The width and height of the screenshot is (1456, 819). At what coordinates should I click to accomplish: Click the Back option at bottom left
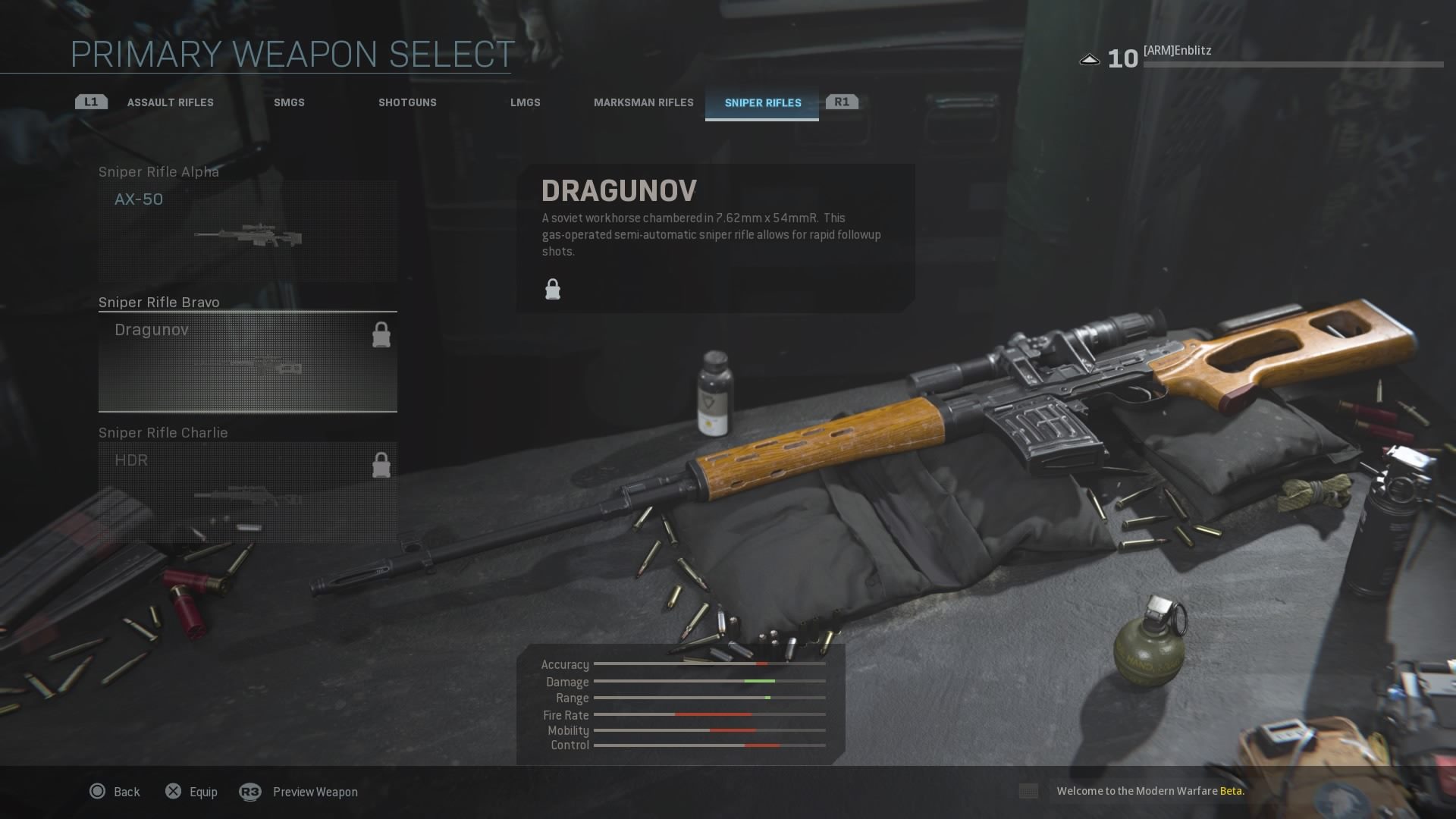(x=126, y=792)
